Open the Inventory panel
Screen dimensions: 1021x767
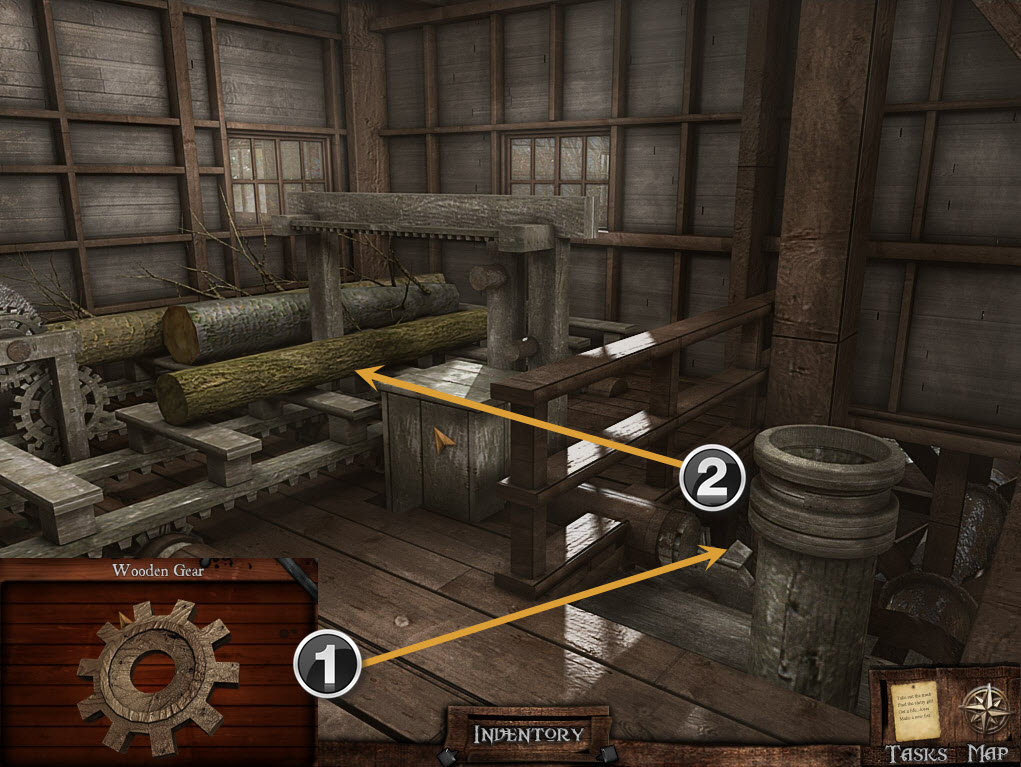coord(528,734)
